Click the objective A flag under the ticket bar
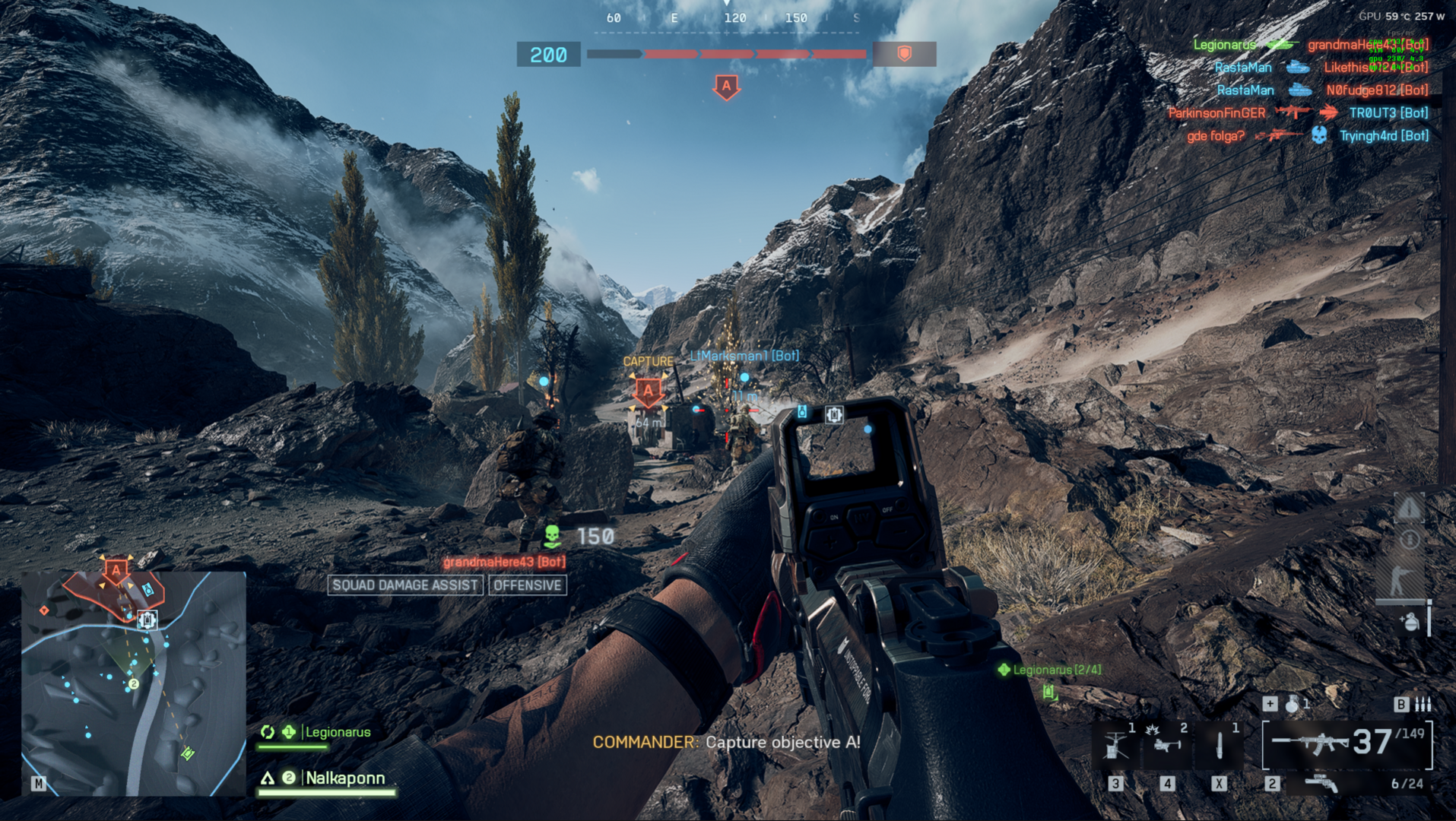The height and width of the screenshot is (821, 1456). click(726, 87)
